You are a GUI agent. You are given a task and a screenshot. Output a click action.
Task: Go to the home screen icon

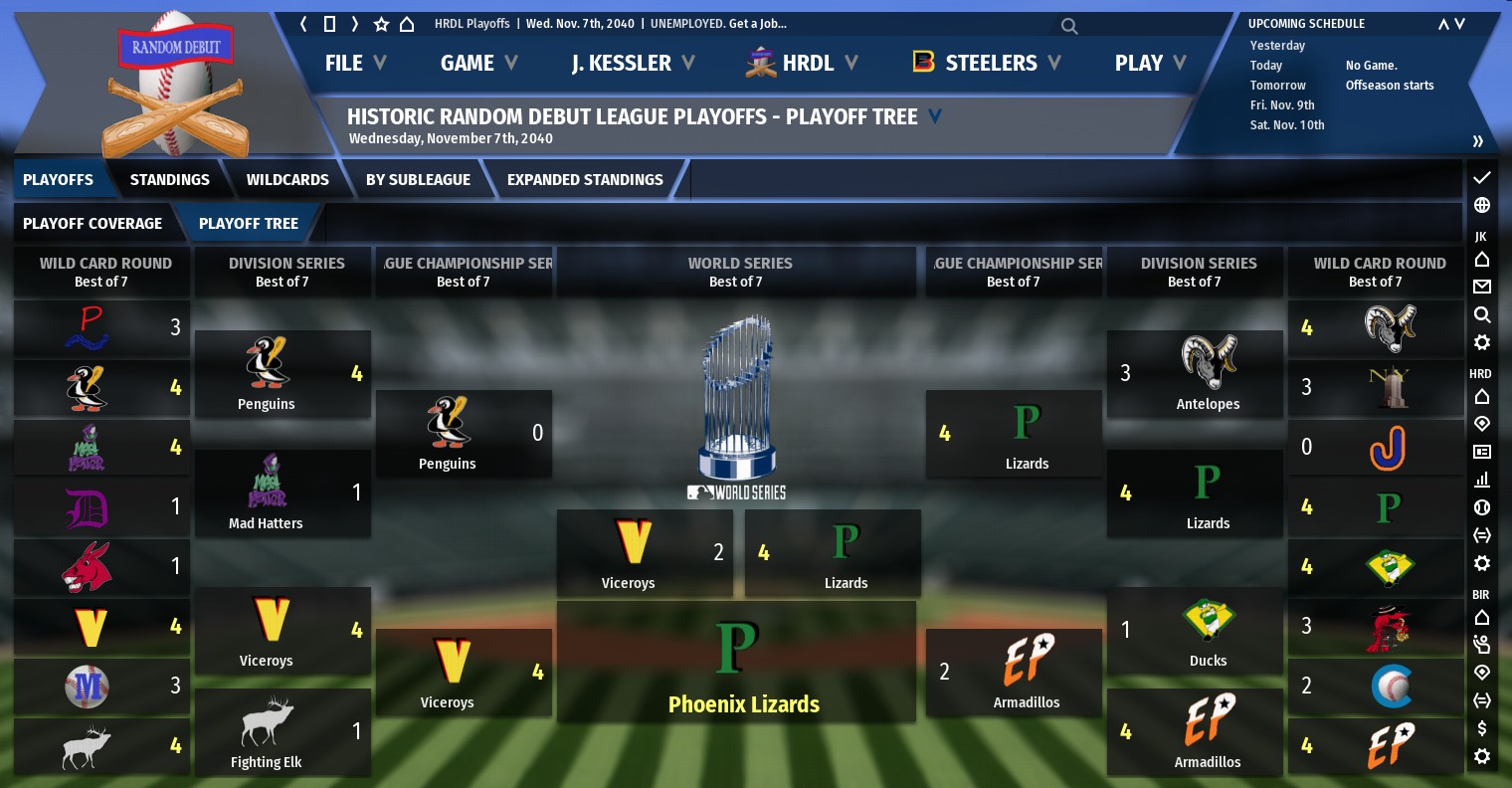pyautogui.click(x=407, y=24)
